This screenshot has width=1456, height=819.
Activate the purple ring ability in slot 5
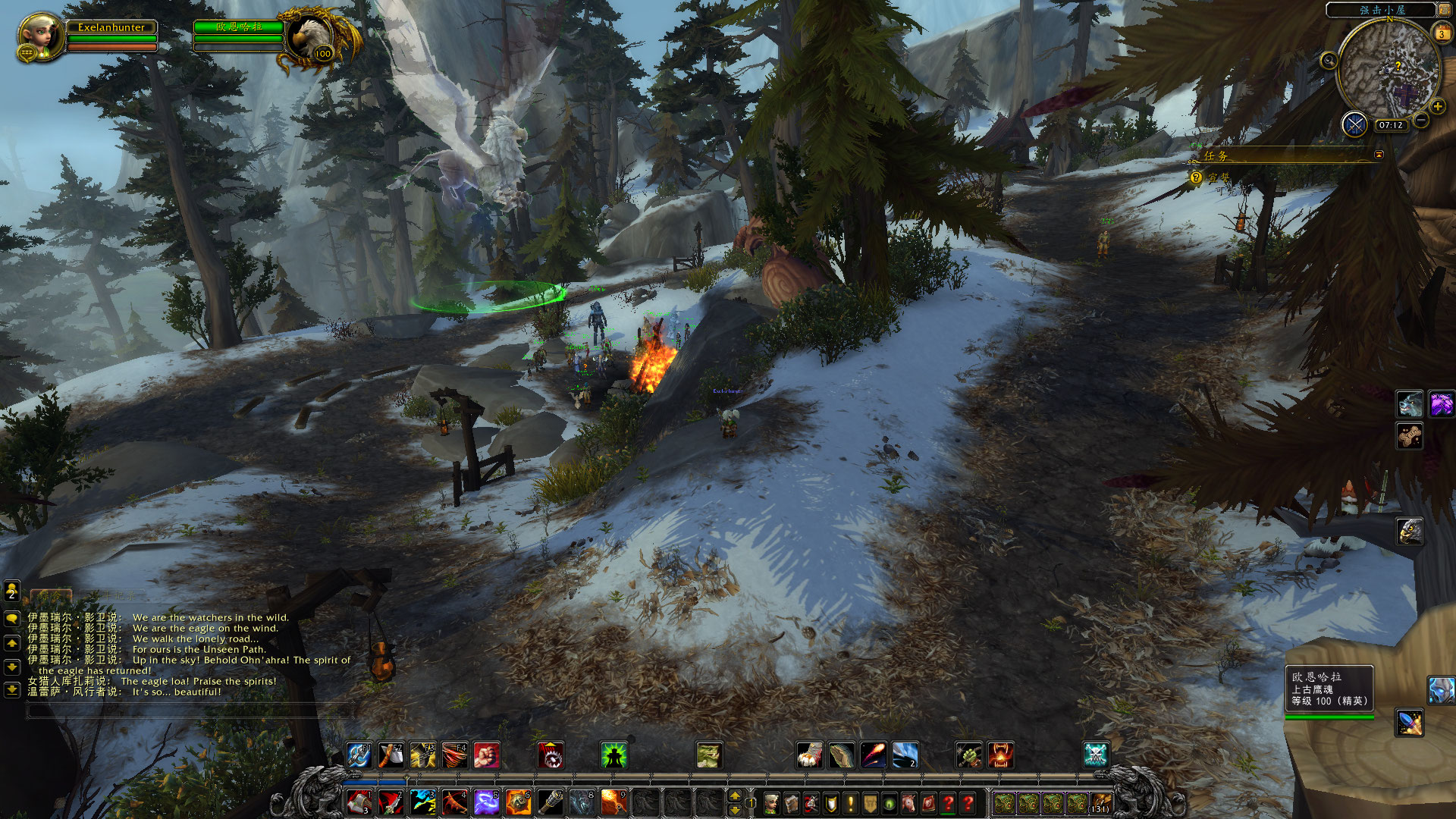(x=486, y=802)
